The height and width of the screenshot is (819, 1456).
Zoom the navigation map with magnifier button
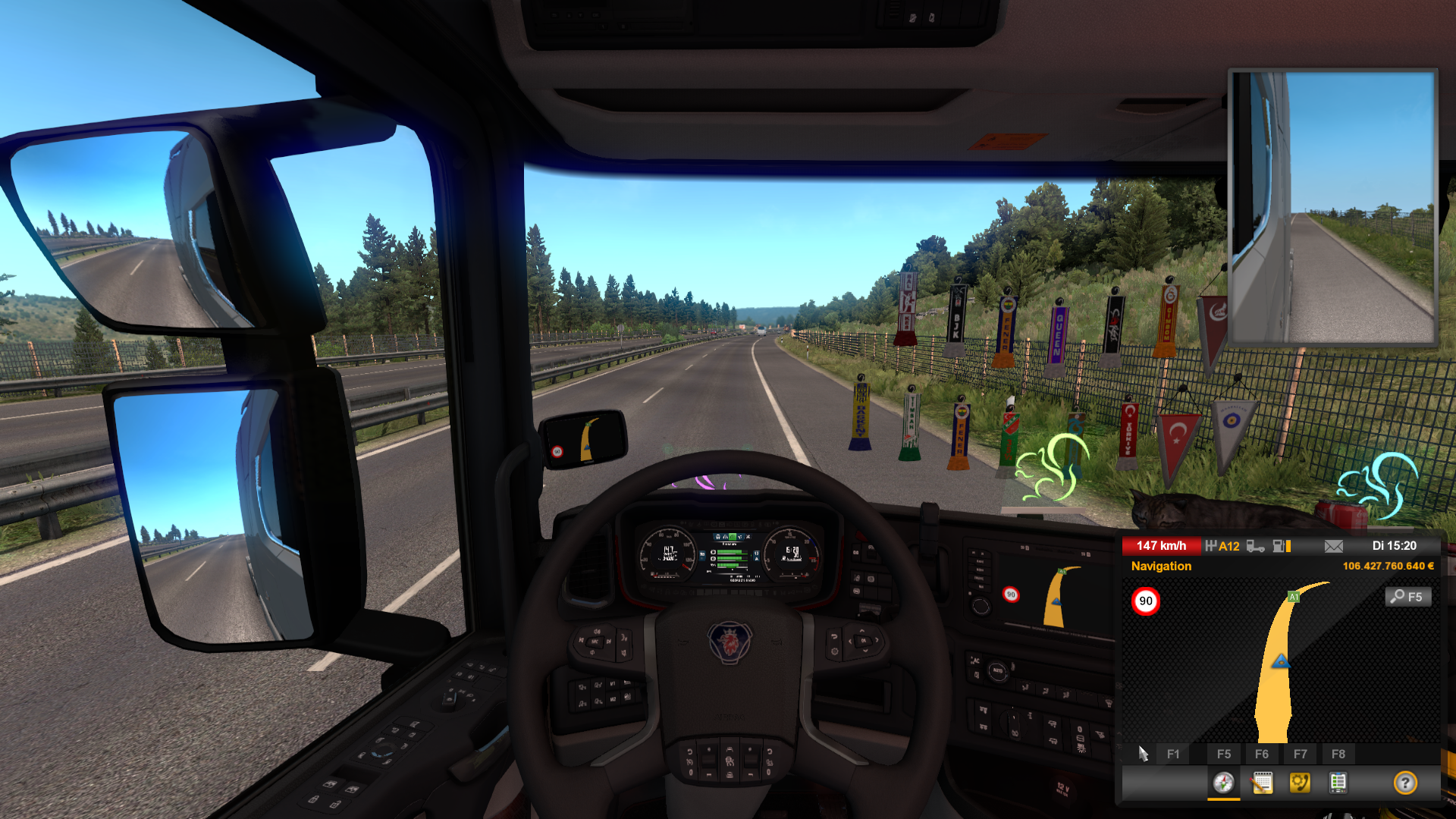(x=1408, y=597)
